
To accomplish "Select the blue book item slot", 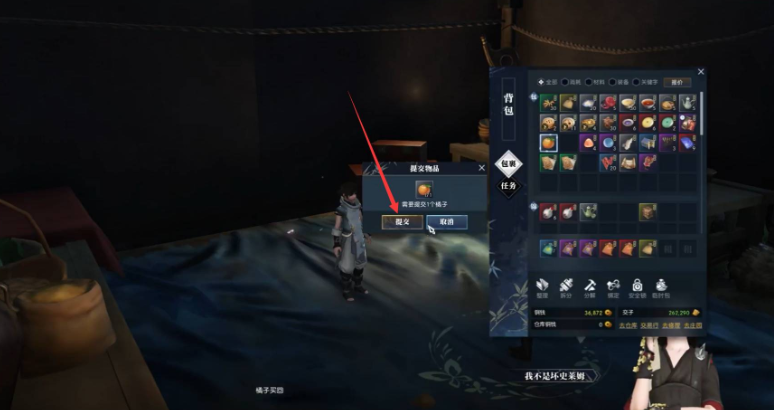I will tap(688, 143).
